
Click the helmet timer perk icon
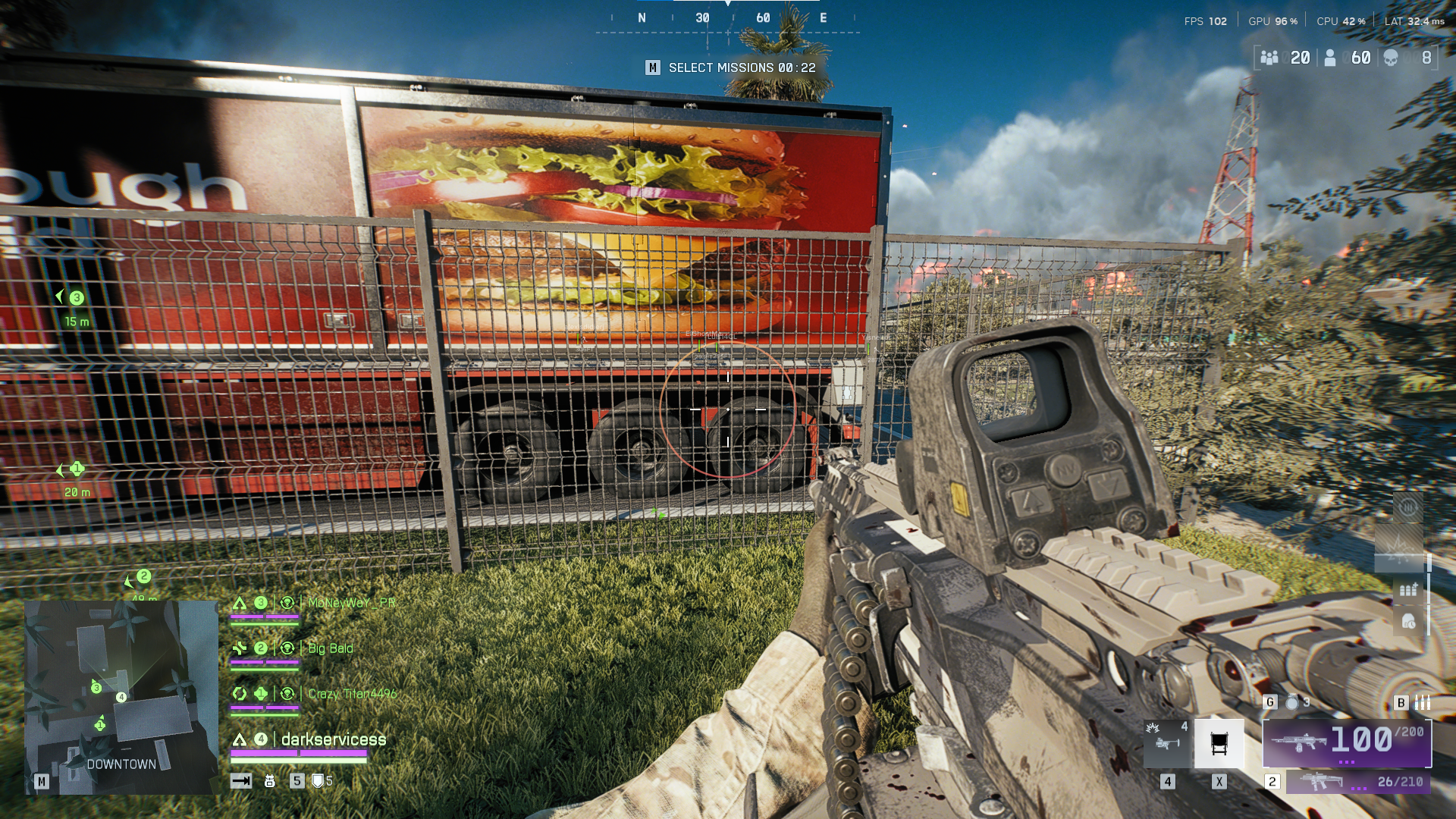(1408, 623)
